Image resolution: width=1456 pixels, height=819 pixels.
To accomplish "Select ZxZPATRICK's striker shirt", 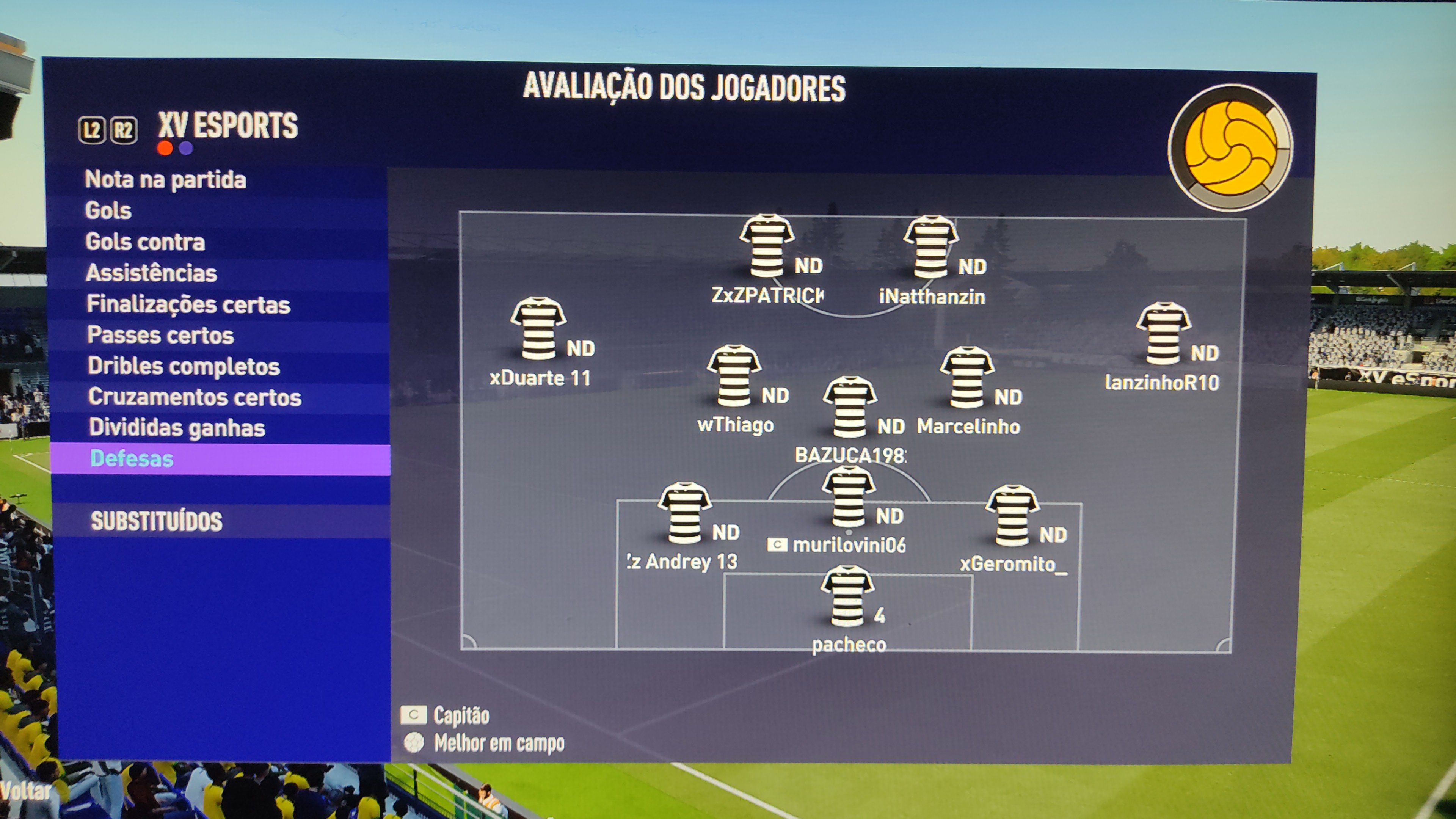I will 766,245.
